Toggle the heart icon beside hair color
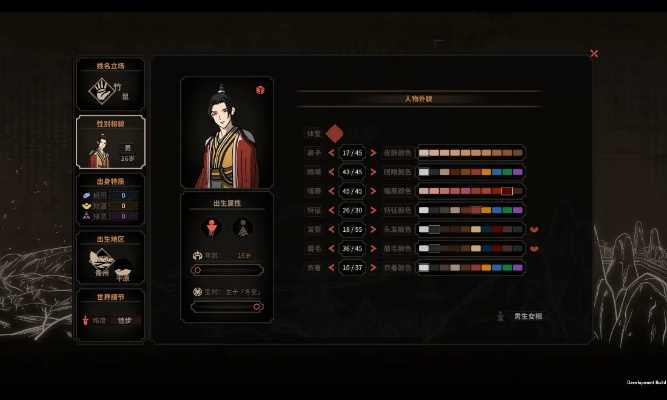Image resolution: width=667 pixels, height=400 pixels. [534, 229]
